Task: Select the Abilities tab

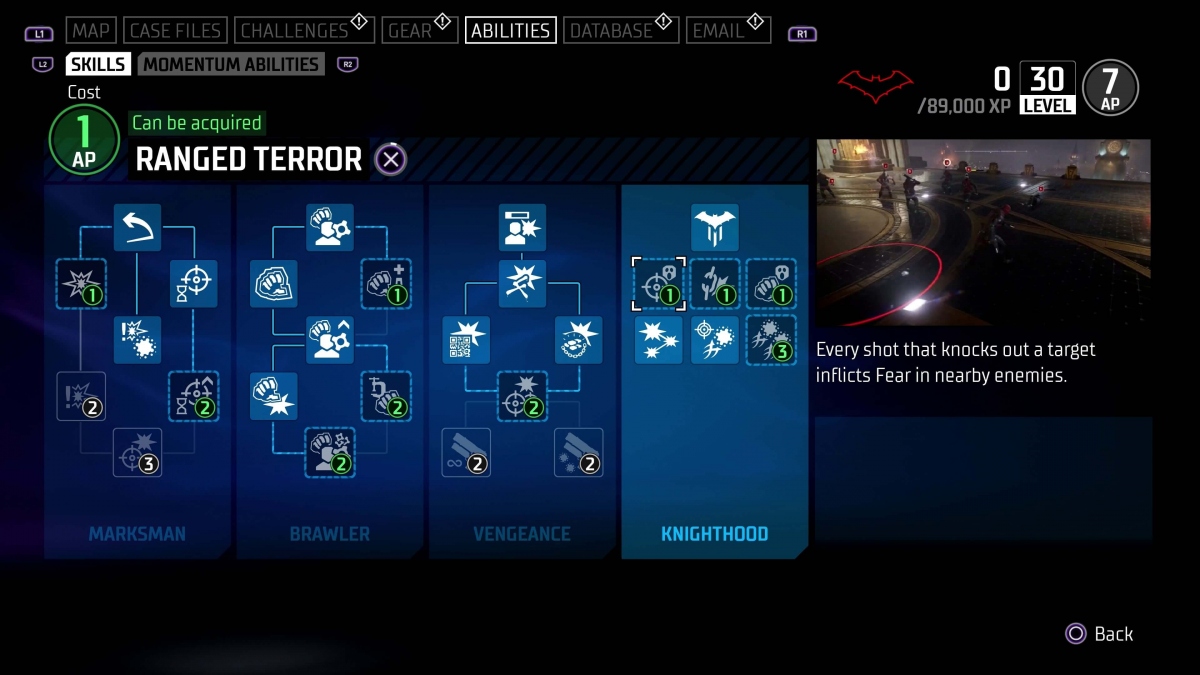Action: tap(510, 31)
